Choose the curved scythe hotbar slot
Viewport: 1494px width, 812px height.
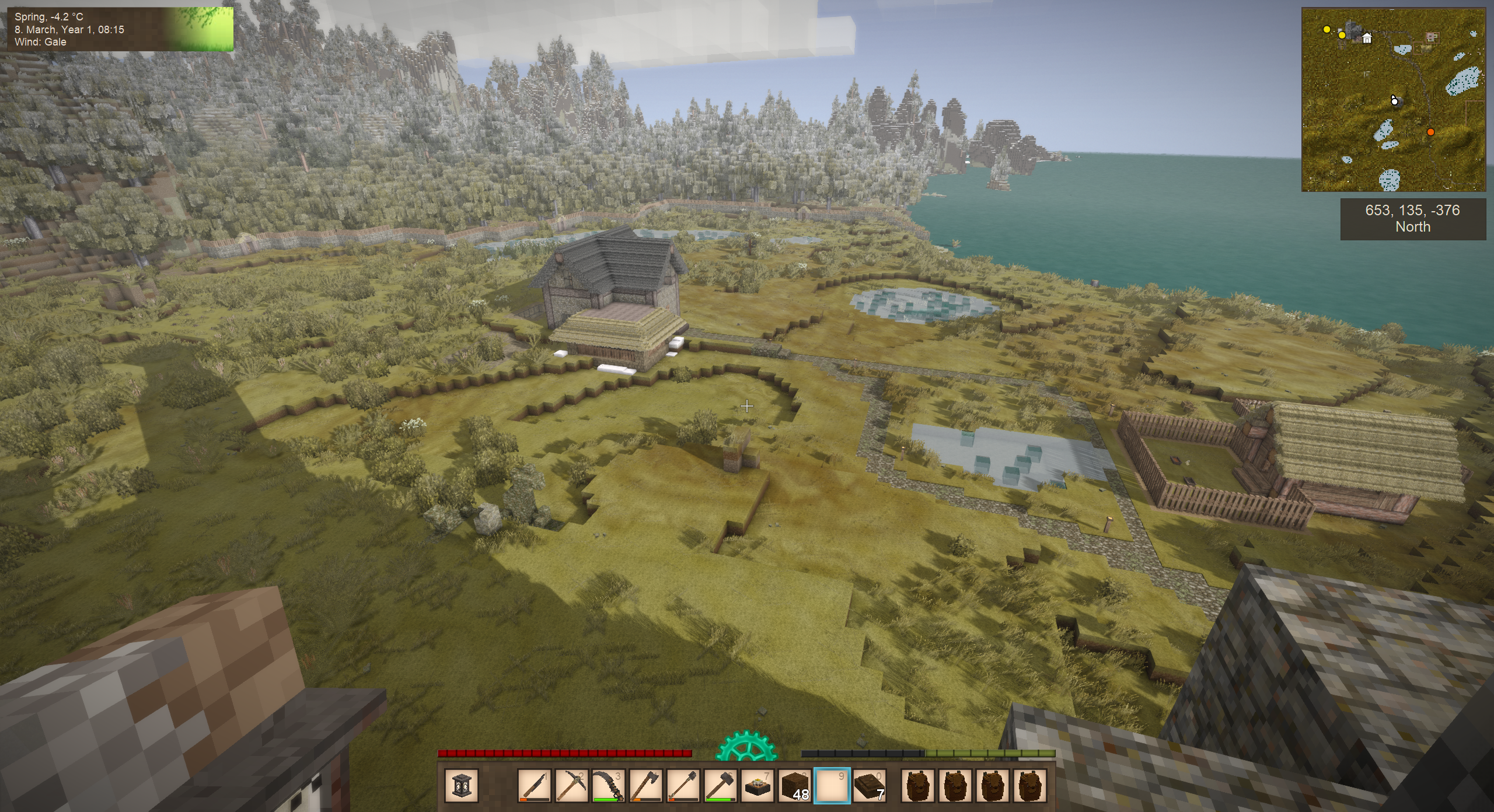609,785
